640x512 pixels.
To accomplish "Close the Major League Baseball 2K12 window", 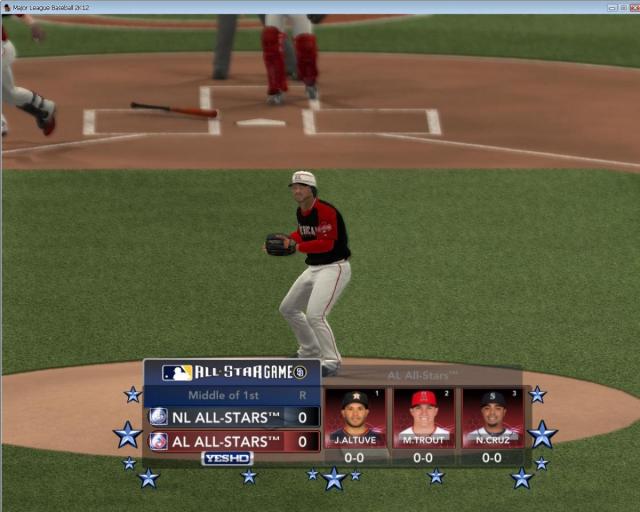I will click(632, 7).
